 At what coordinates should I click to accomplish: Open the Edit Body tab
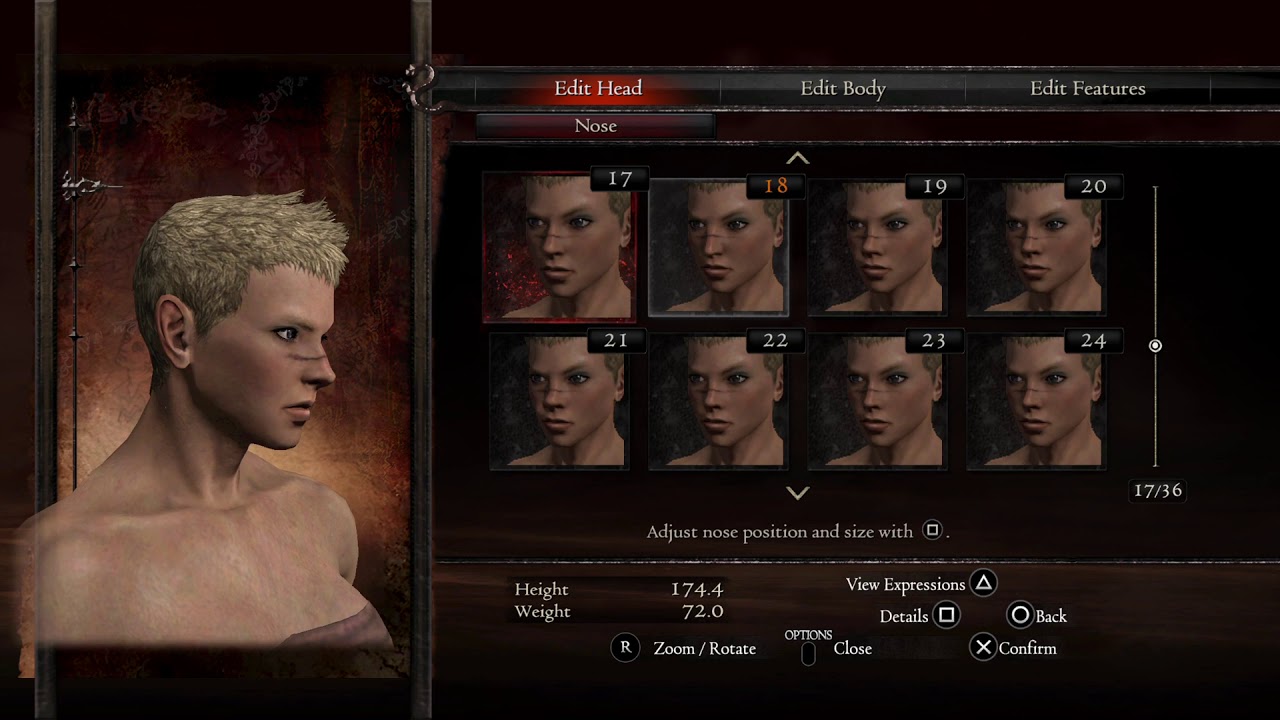click(843, 89)
